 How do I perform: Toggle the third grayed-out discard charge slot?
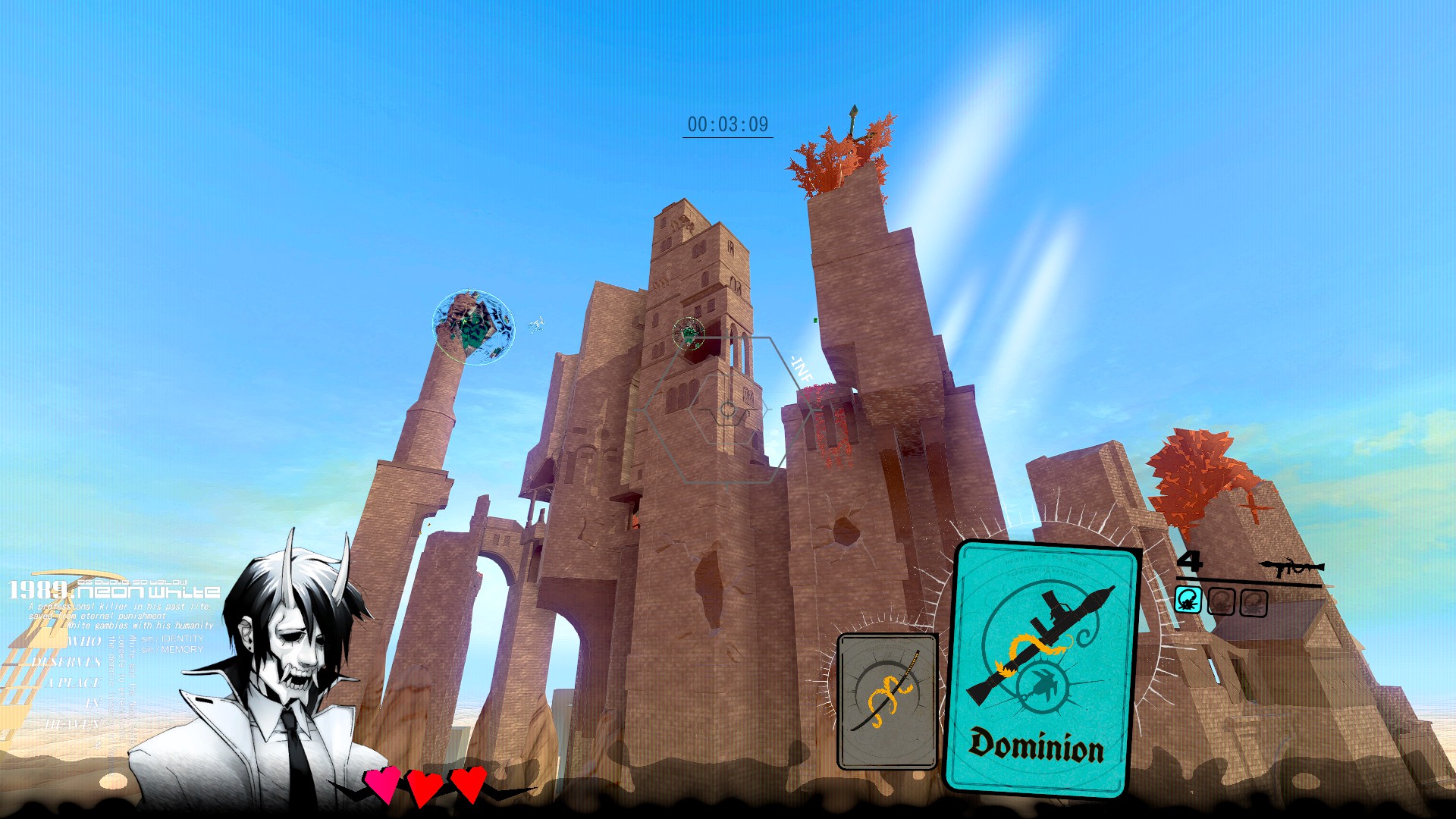pos(1254,602)
